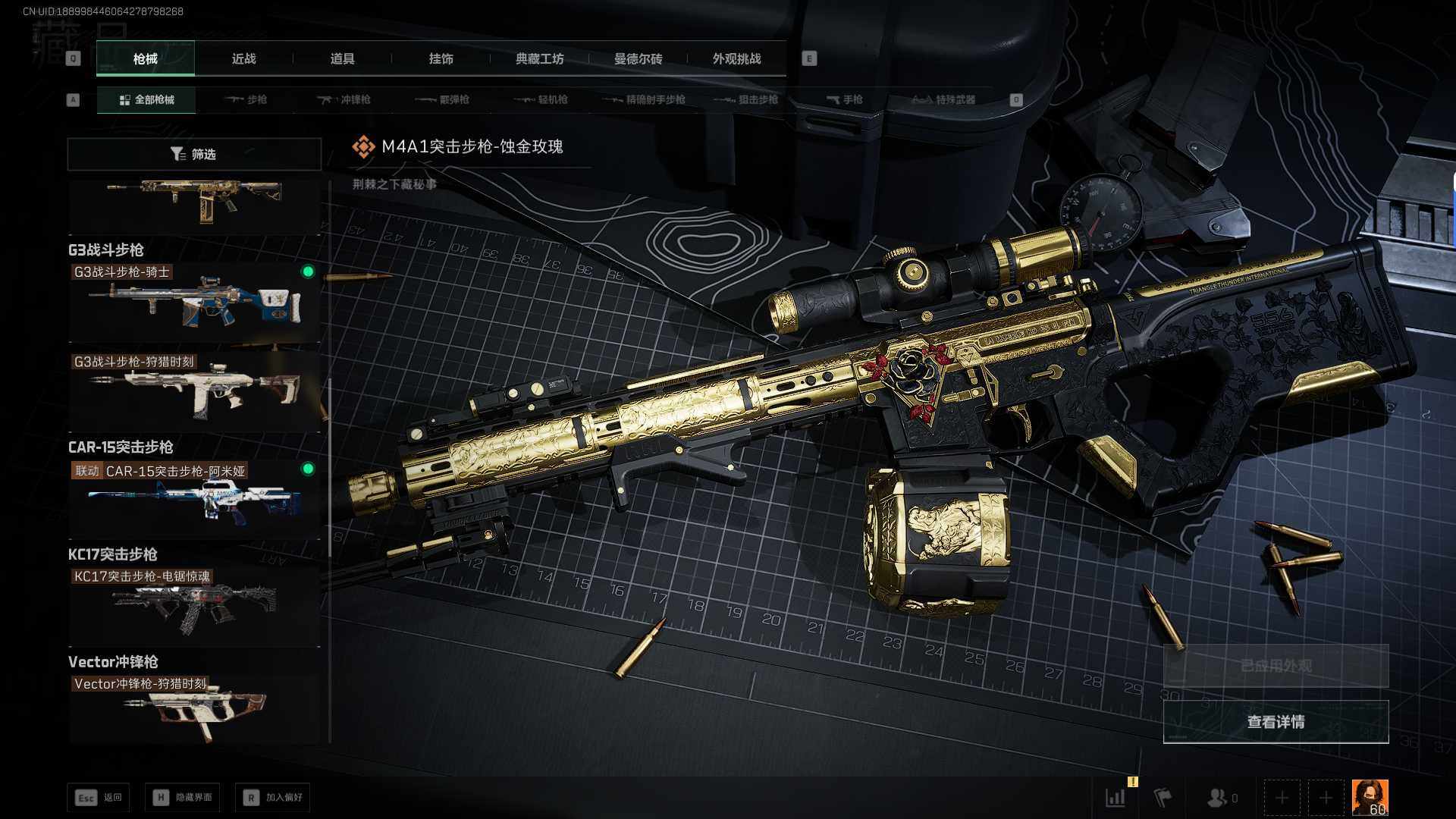Viewport: 1456px width, 819px height.
Task: Open the 道具 items tab
Action: tap(342, 59)
